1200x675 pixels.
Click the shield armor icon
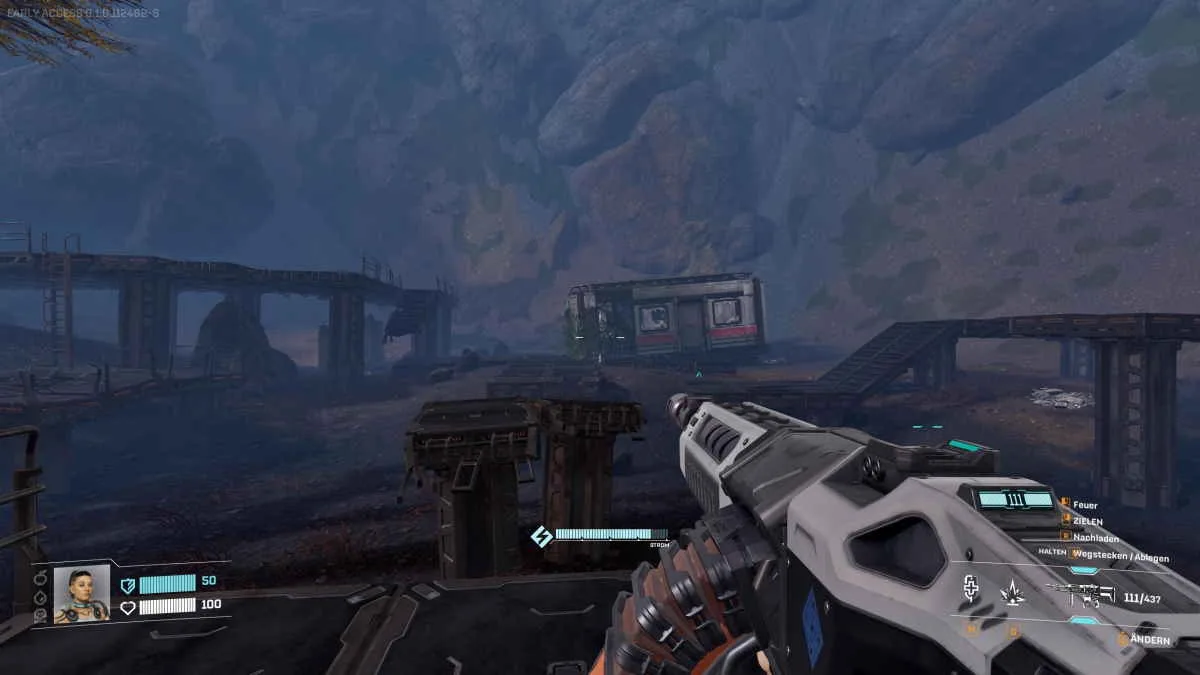tap(127, 584)
